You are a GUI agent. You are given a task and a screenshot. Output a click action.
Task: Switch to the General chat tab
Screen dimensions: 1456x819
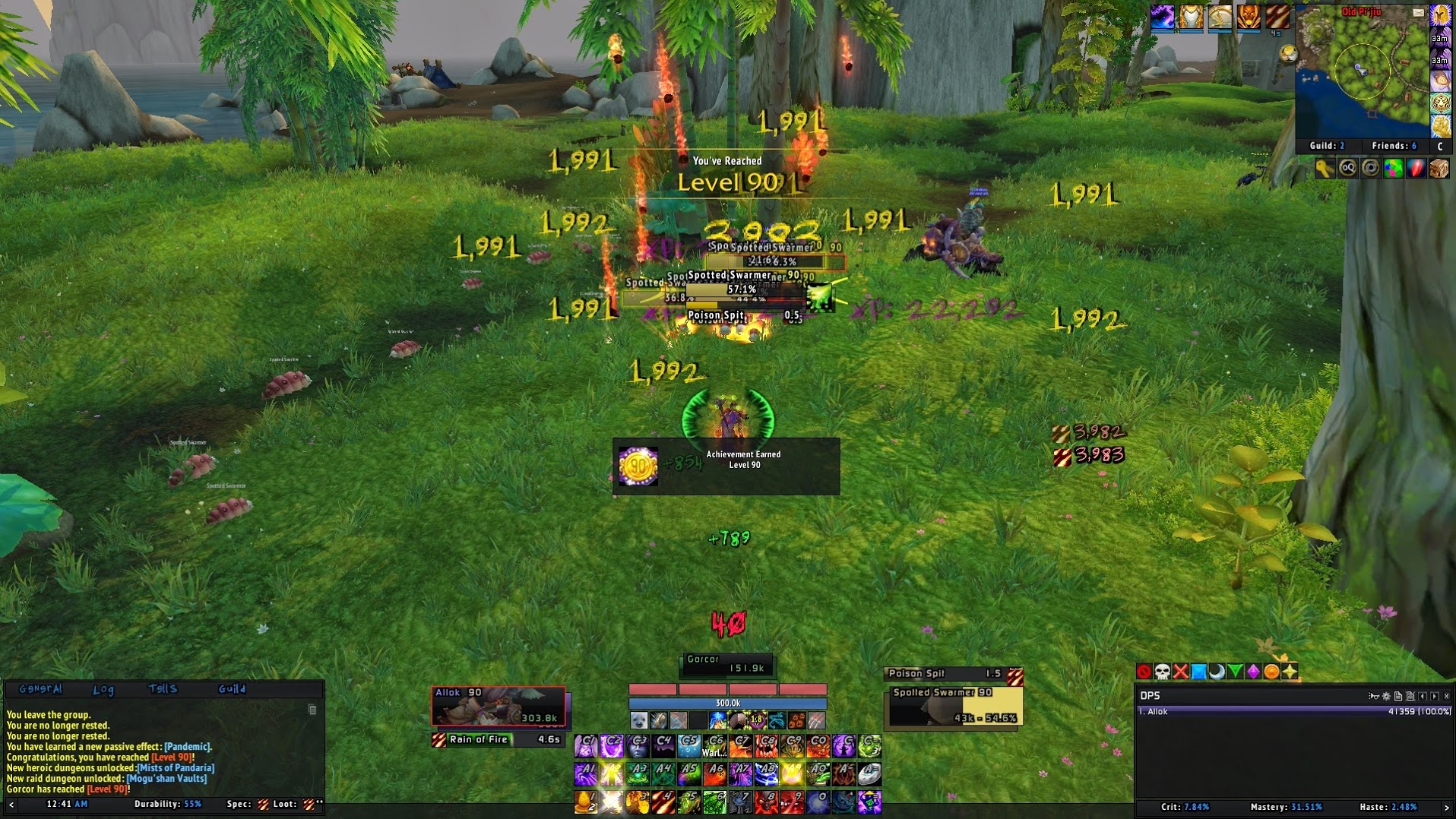tap(40, 689)
